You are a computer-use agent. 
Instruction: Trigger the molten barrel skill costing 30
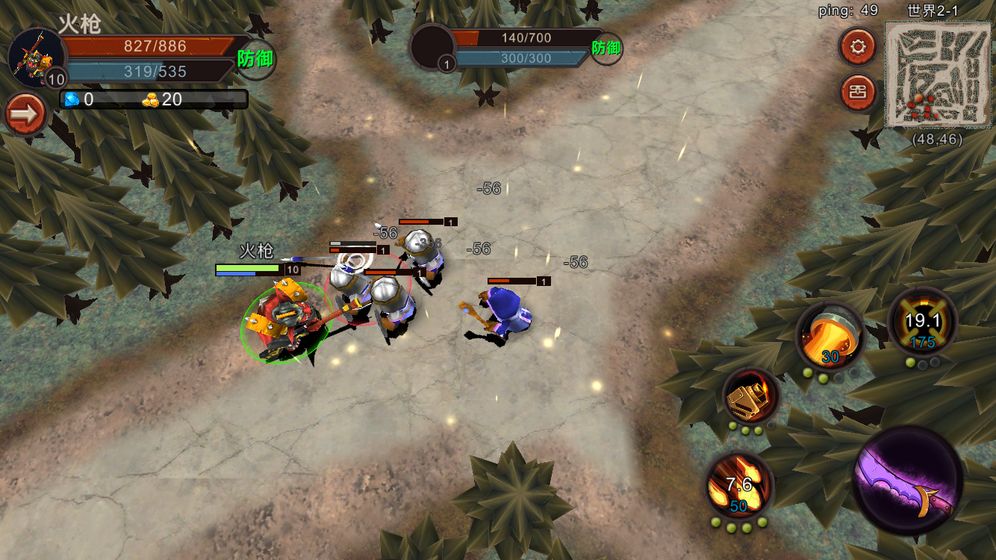point(830,336)
